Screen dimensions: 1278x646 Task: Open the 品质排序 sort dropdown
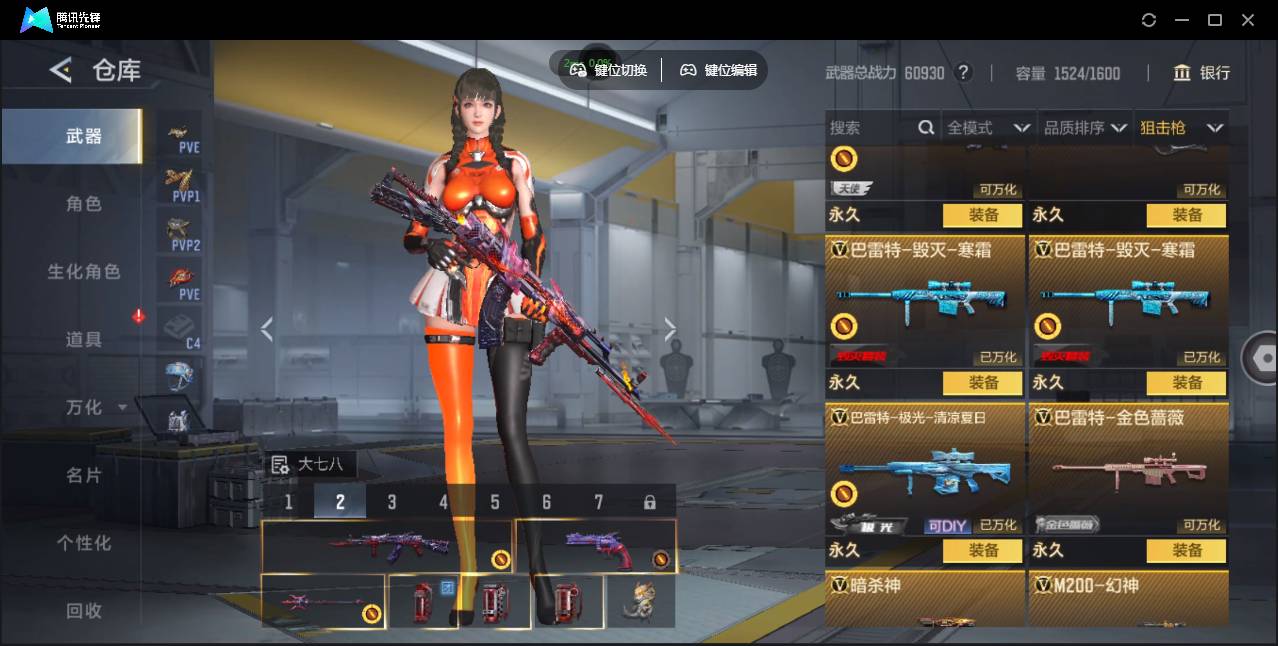coord(1085,128)
